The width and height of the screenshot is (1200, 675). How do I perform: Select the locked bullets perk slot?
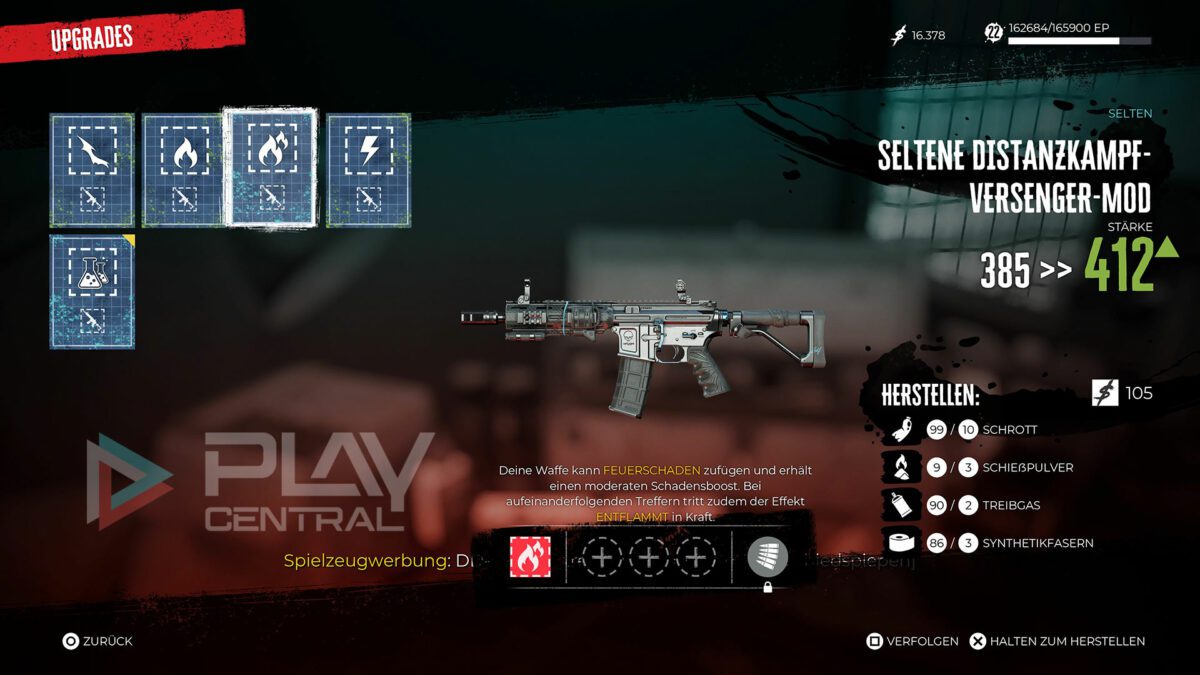767,558
